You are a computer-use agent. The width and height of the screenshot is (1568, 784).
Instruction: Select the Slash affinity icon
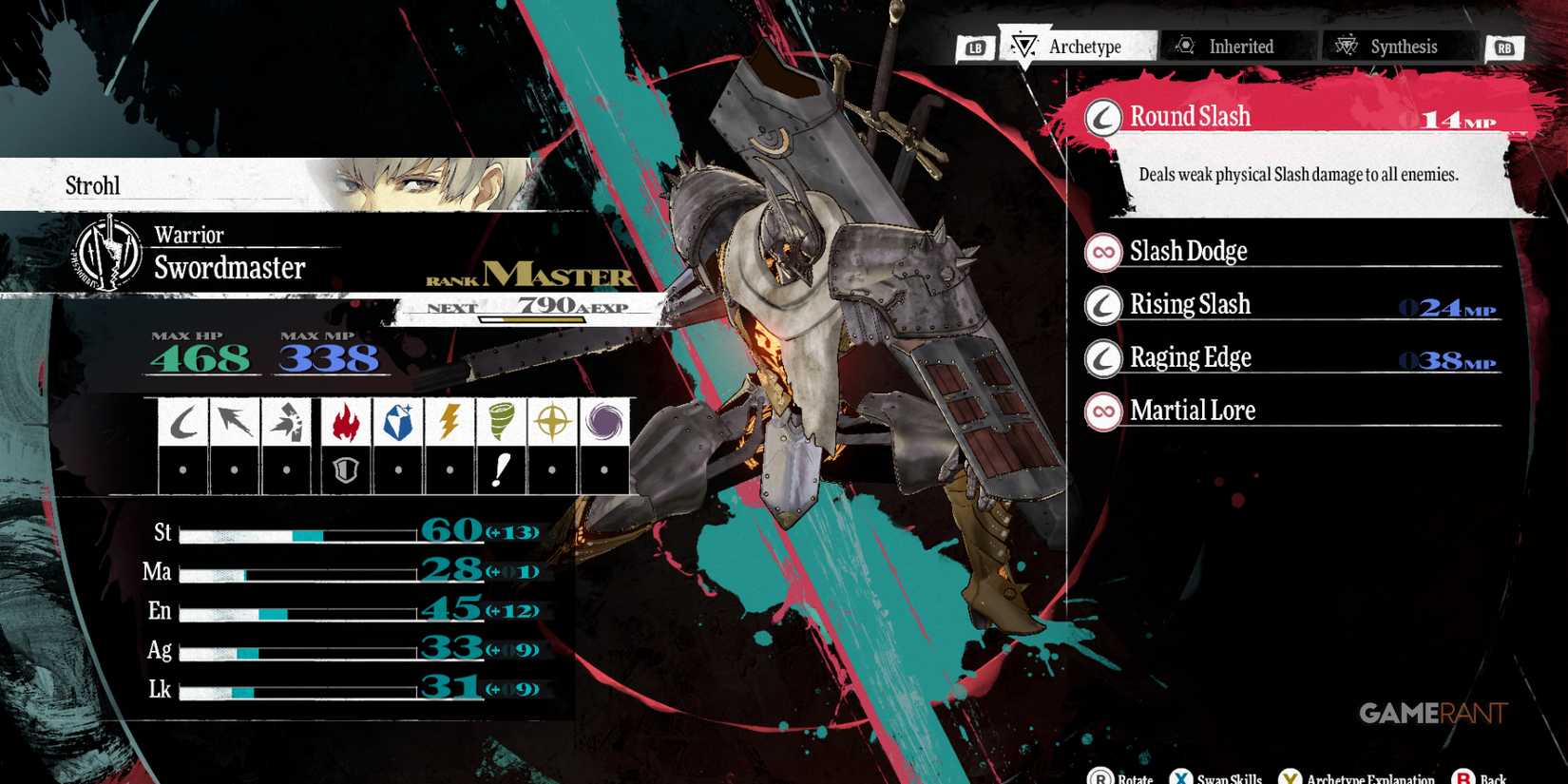[x=184, y=421]
